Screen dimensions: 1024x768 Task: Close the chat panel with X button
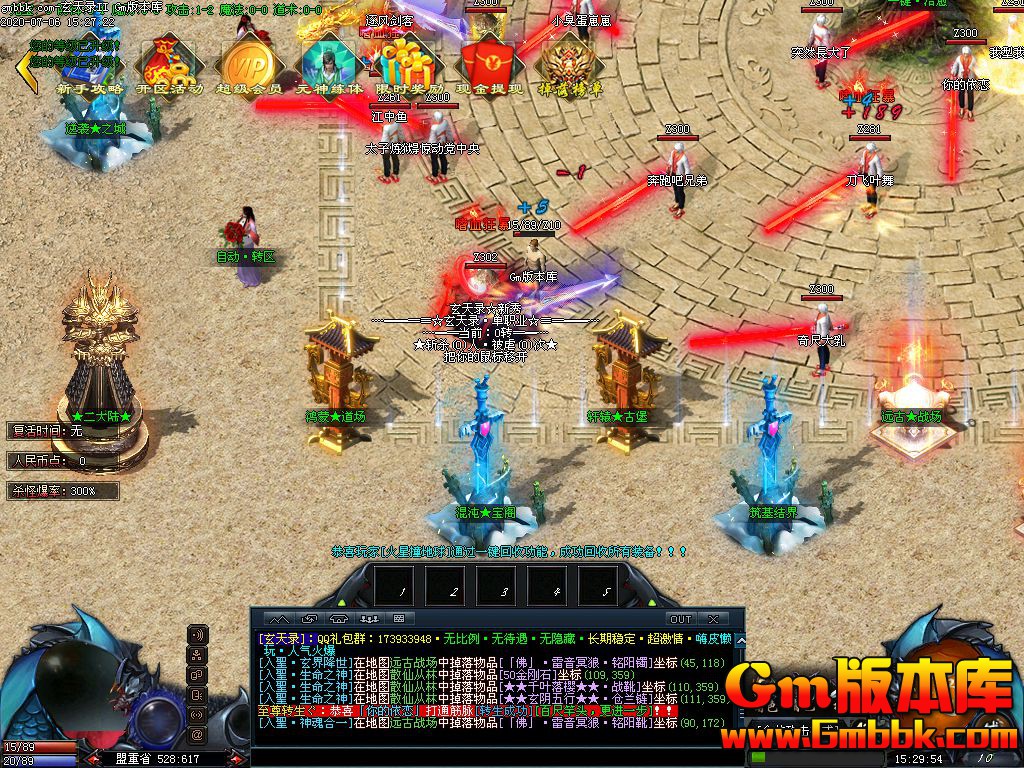[713, 619]
